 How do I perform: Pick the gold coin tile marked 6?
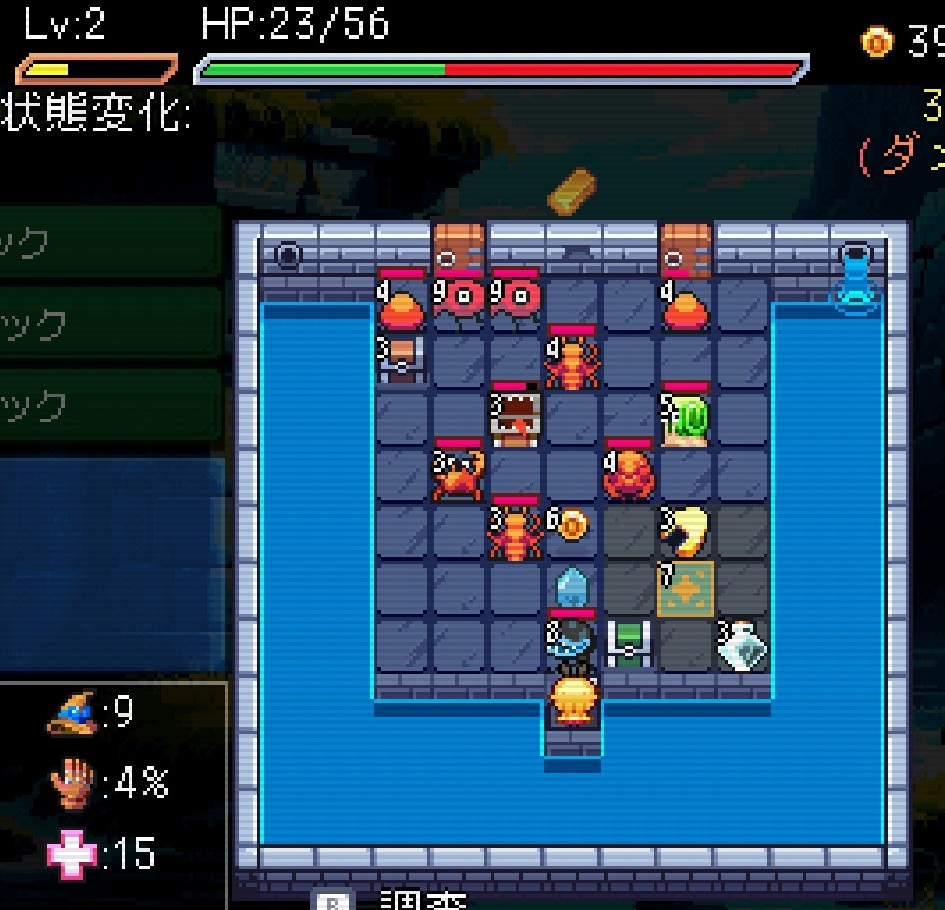pyautogui.click(x=571, y=526)
